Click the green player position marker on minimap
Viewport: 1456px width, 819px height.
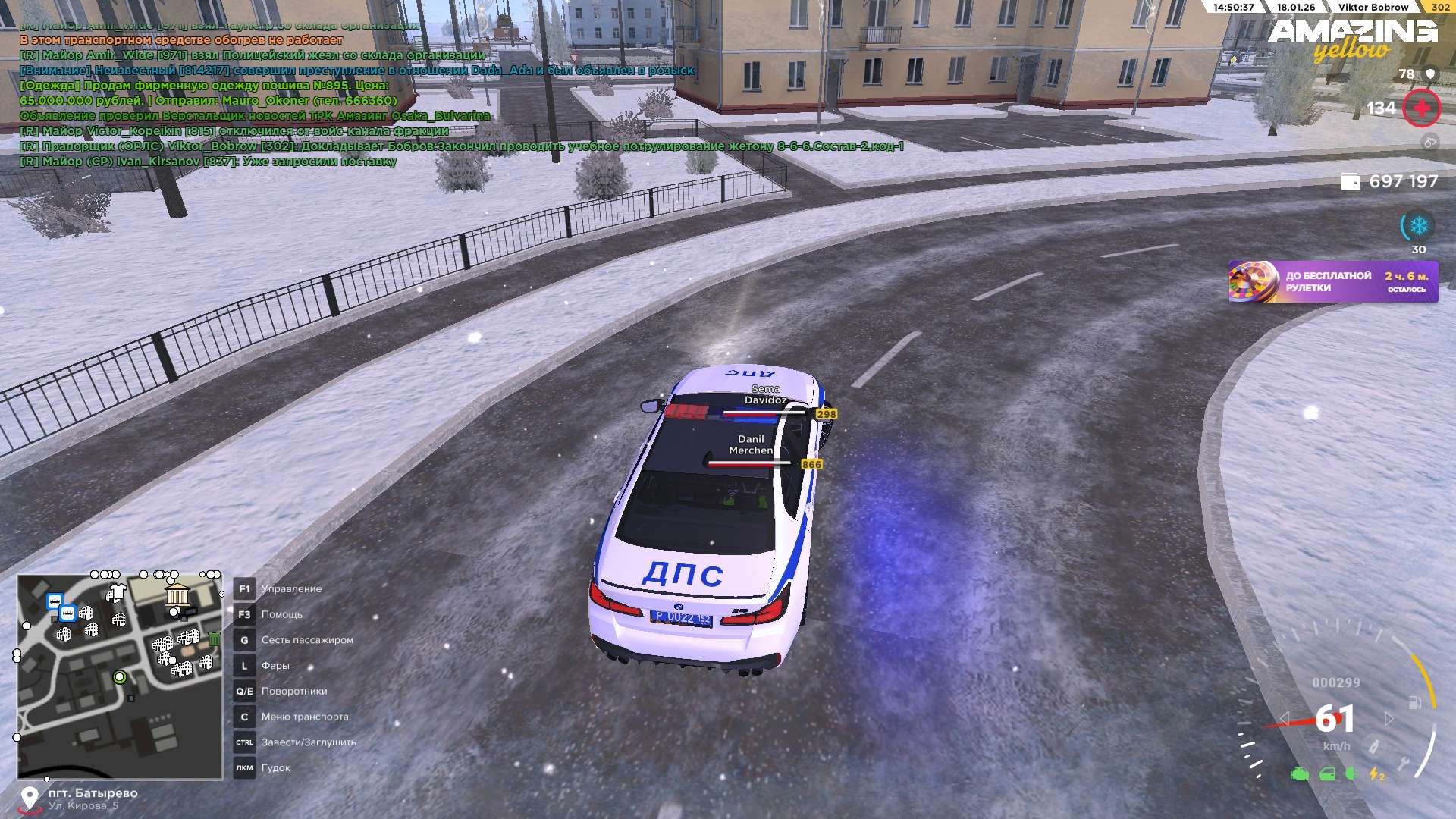(x=119, y=676)
